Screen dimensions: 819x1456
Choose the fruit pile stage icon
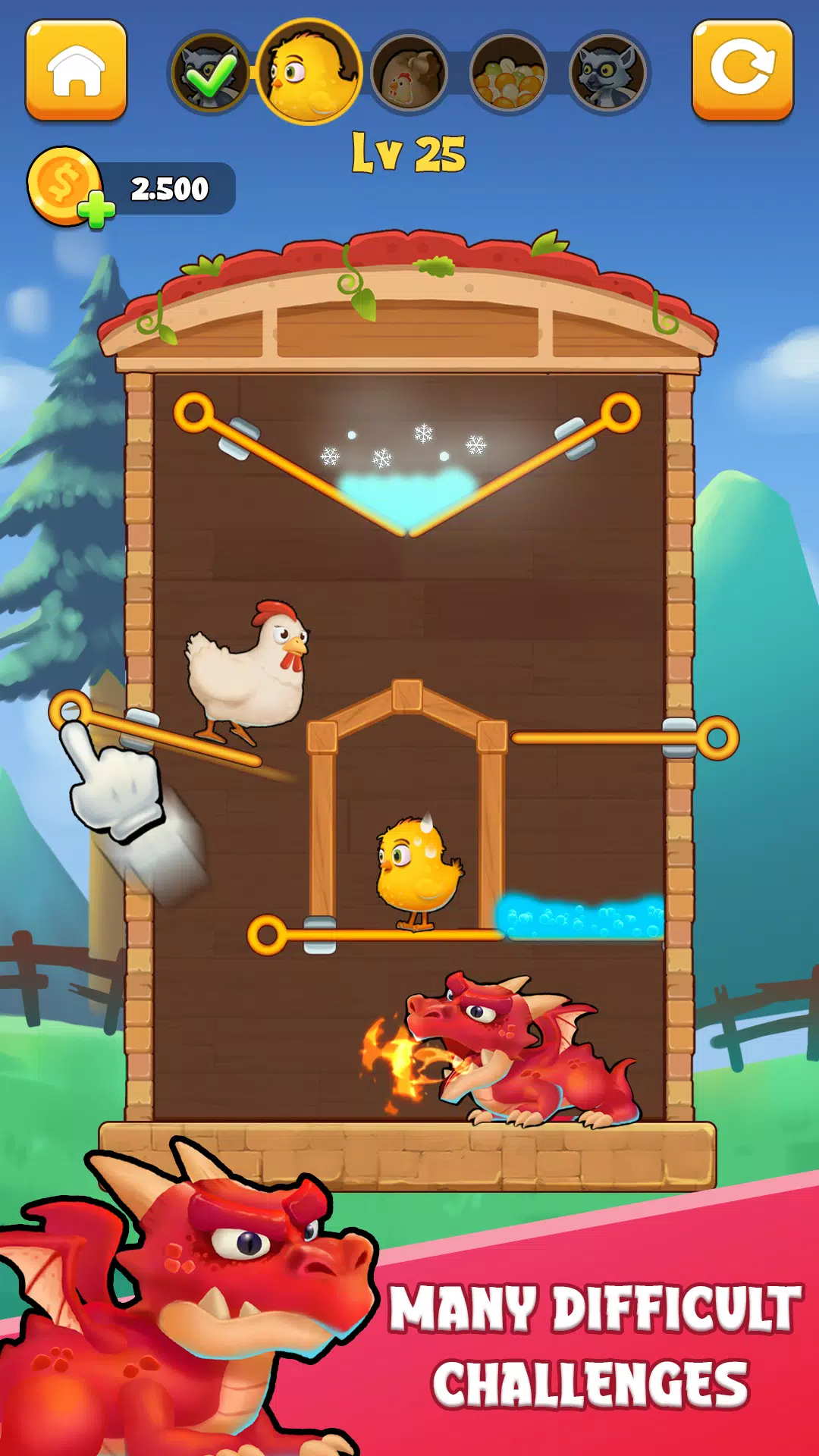tap(508, 74)
